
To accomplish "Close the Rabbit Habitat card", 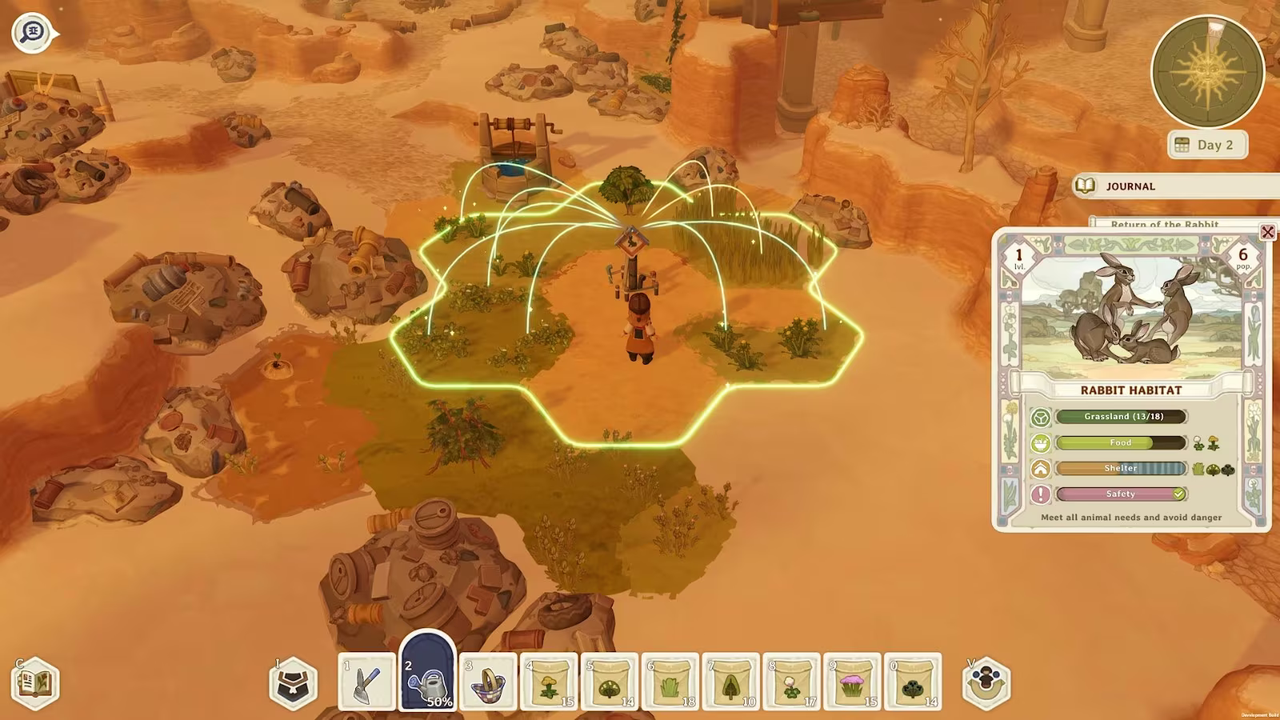I will tap(1267, 232).
